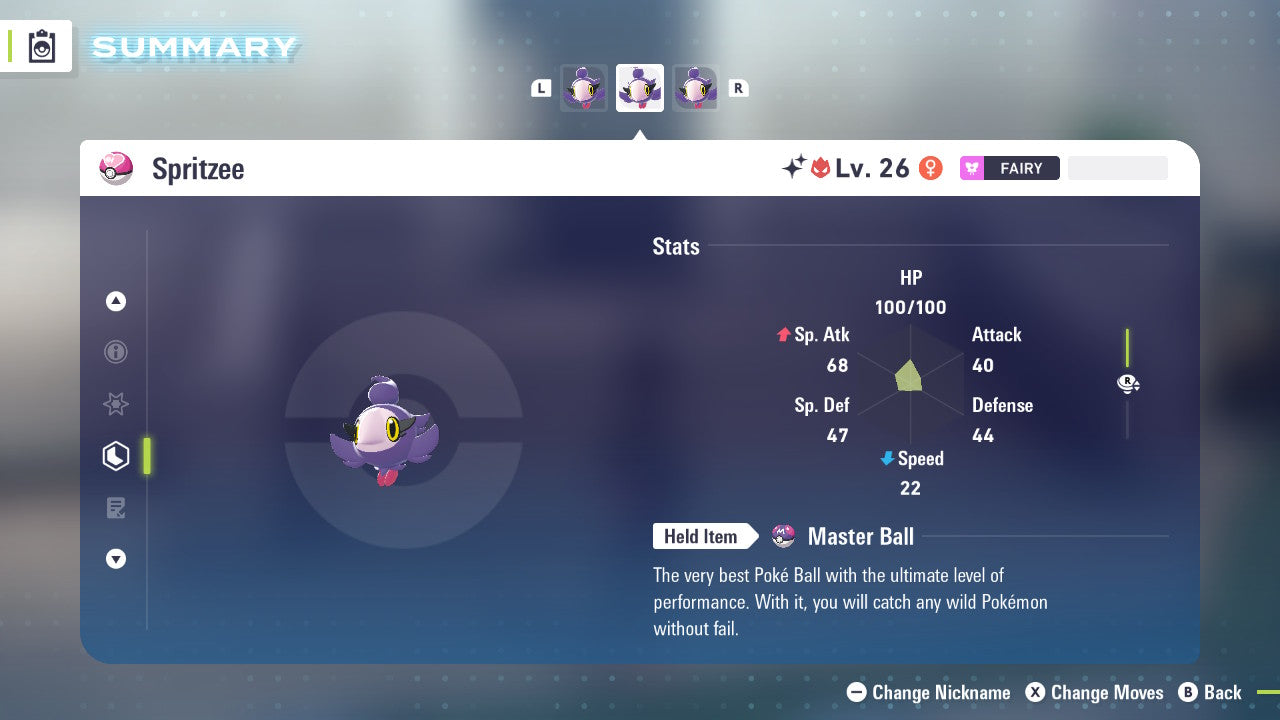Click the Poké Ball icon beside Spritzee's name
The height and width of the screenshot is (720, 1280).
pos(116,168)
